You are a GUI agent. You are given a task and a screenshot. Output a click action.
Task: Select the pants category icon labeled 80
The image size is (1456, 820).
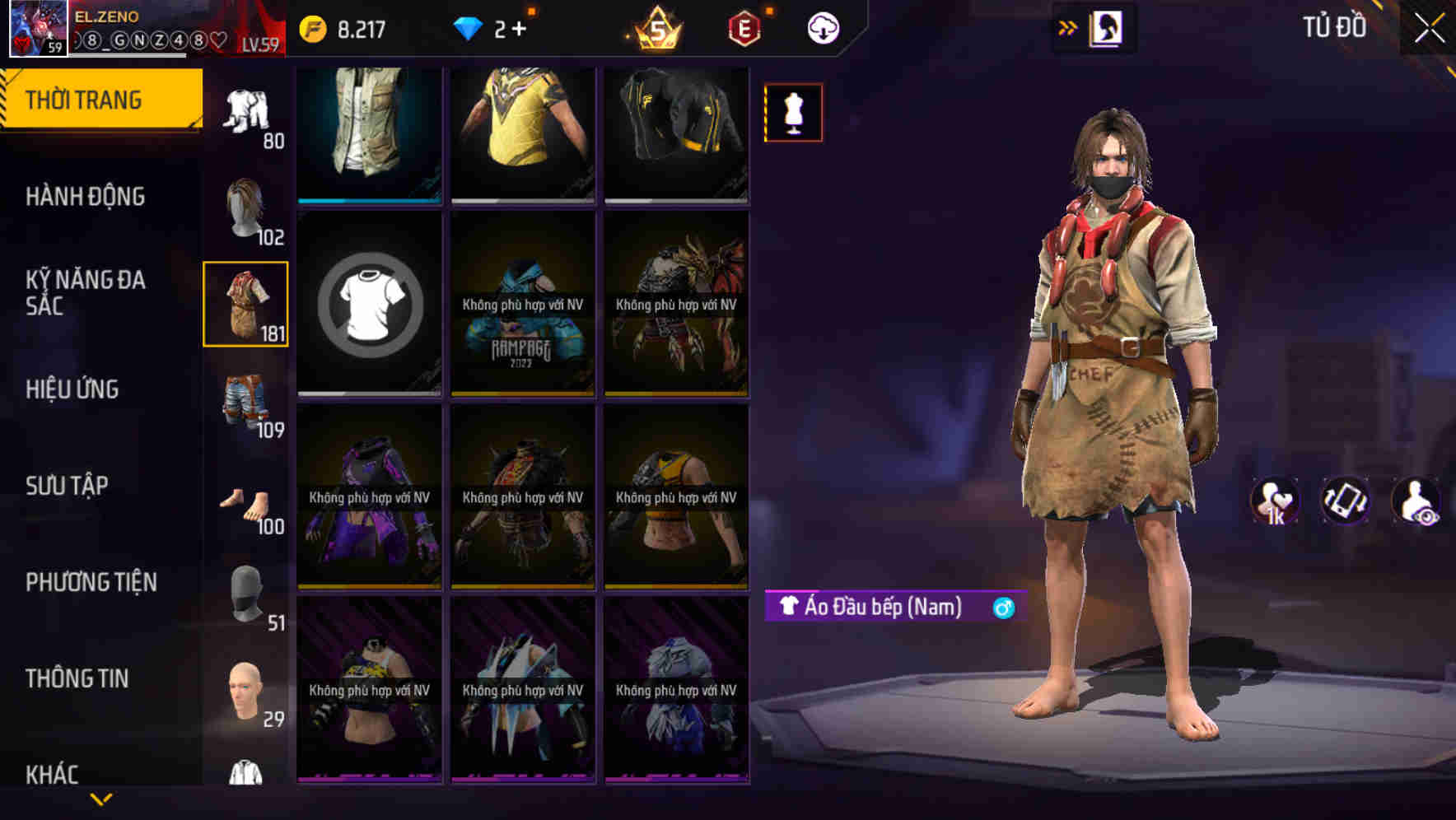point(245,111)
